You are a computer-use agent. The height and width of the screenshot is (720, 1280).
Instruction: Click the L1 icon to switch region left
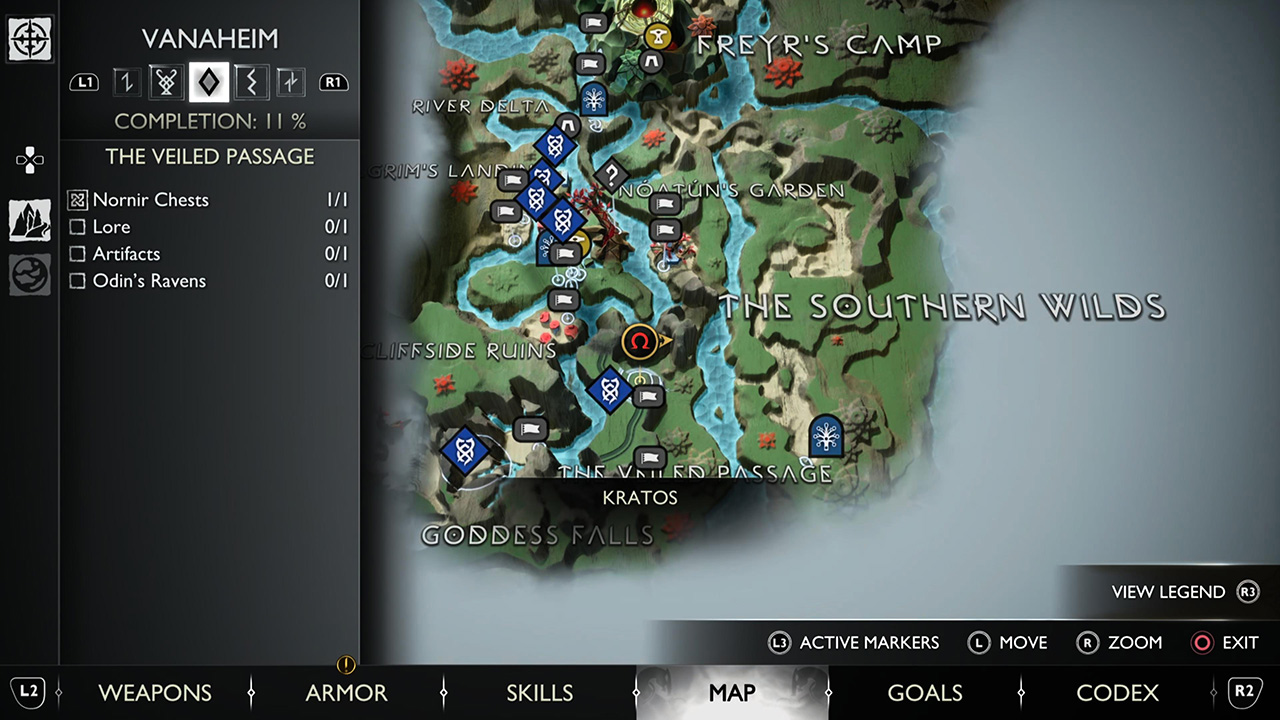coord(84,82)
